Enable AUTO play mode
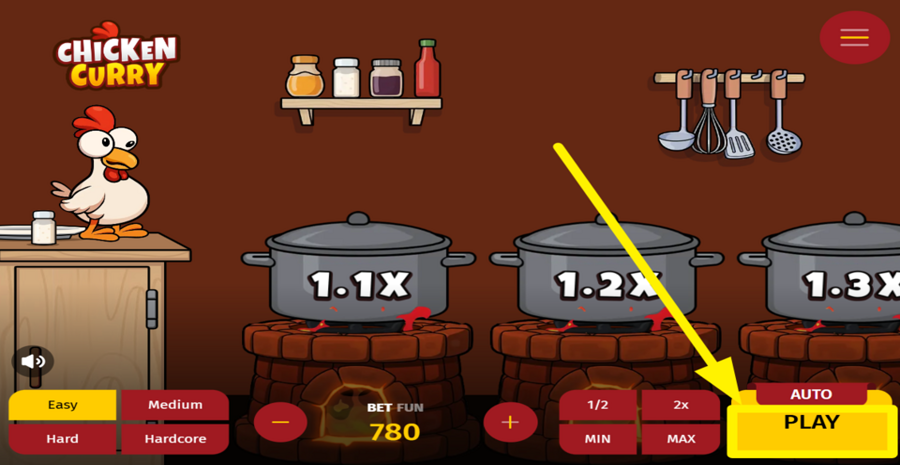This screenshot has height=465, width=900. pos(811,394)
